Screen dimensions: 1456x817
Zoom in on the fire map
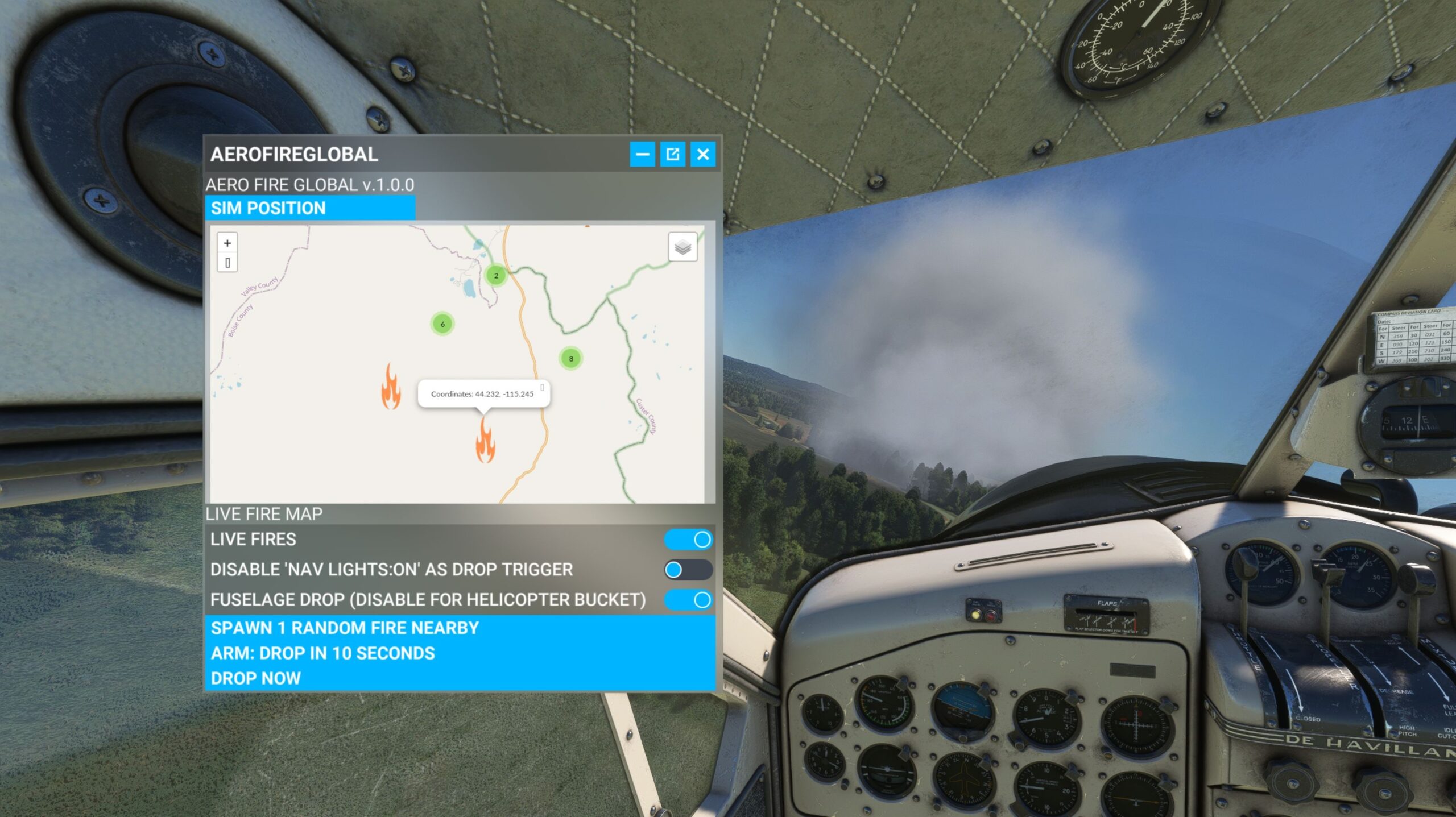(227, 243)
